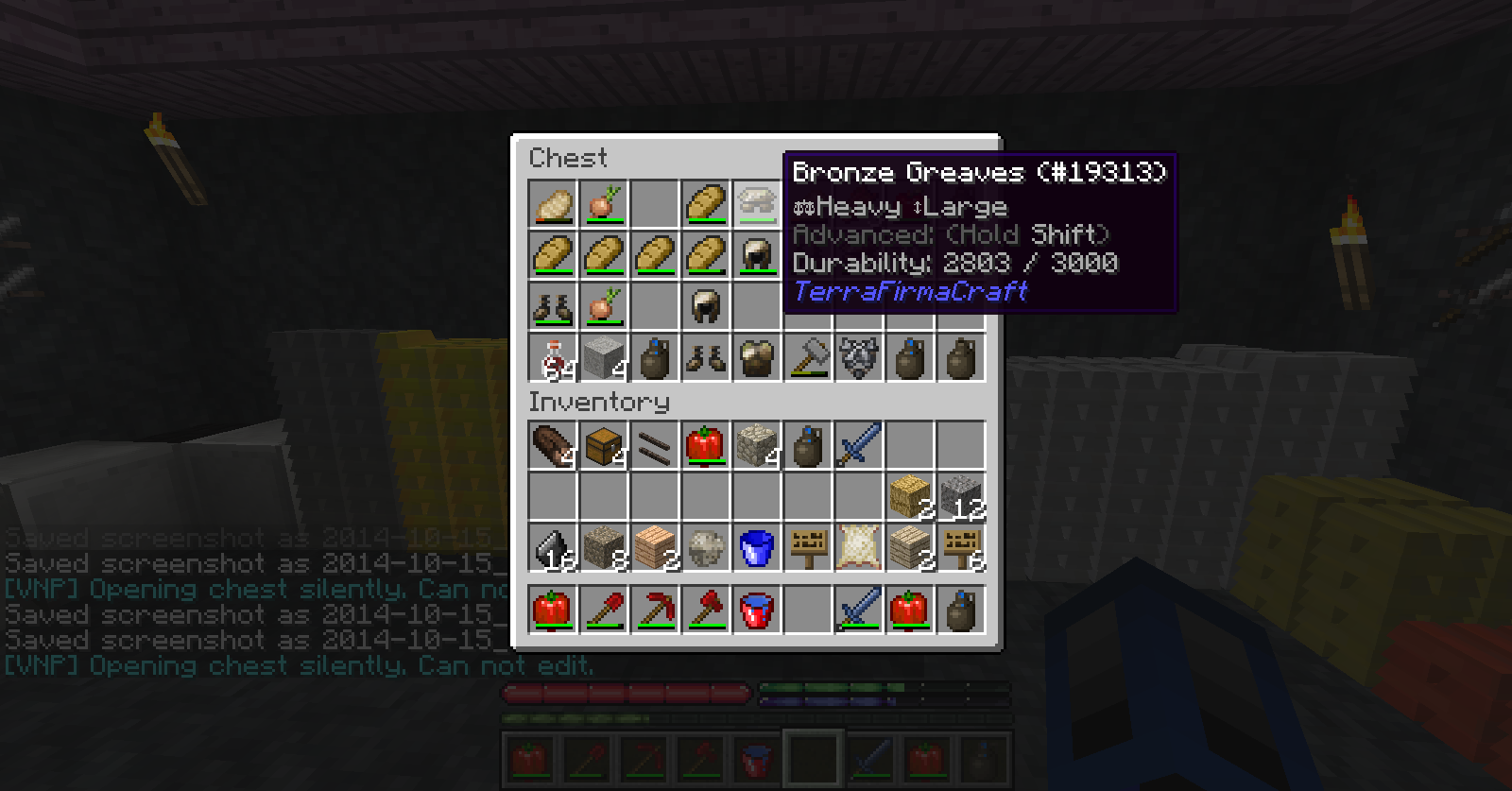Choose the cobblestone stack of four
1512x791 pixels.
(x=757, y=445)
